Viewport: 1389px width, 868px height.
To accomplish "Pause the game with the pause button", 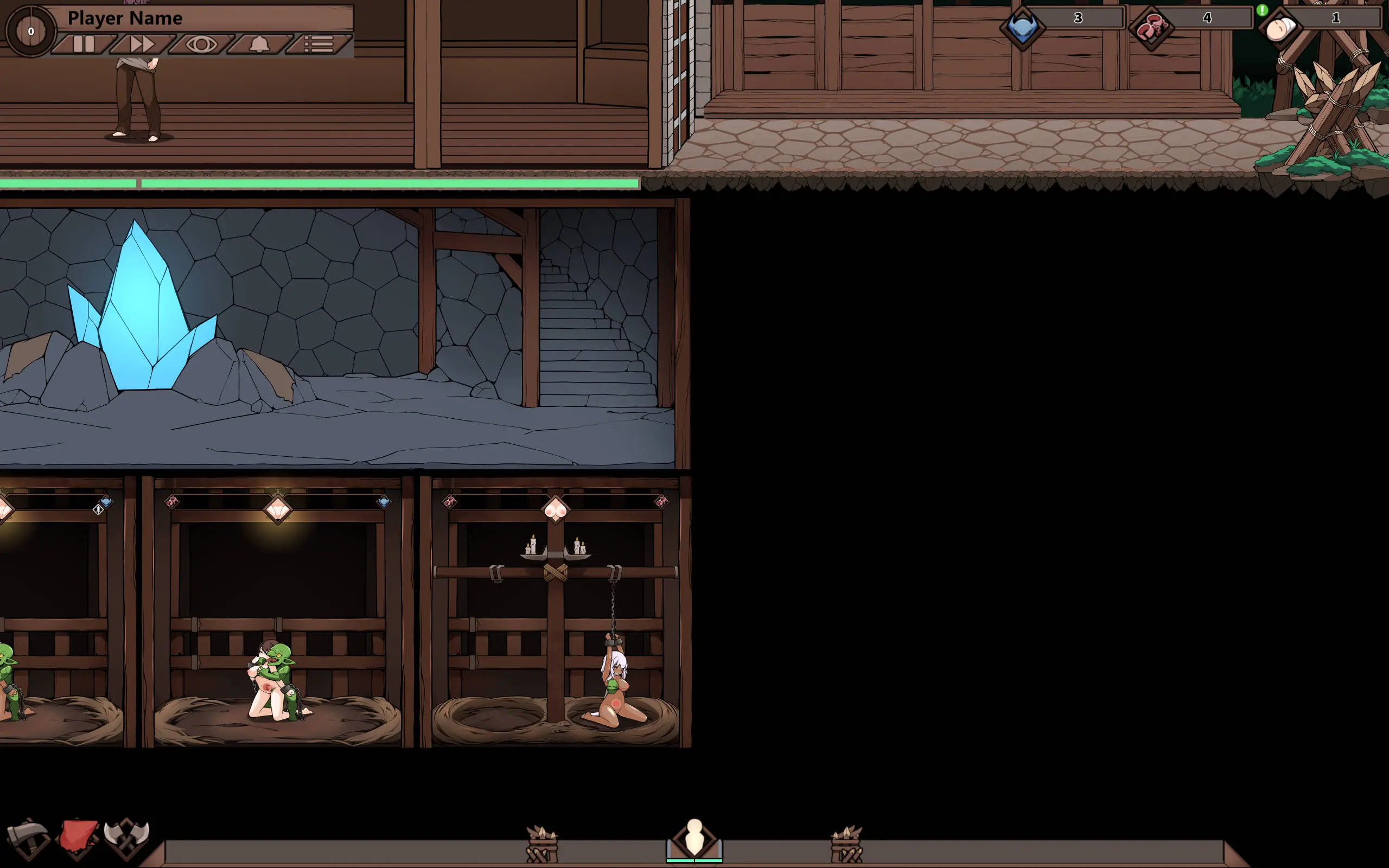I will coord(84,44).
